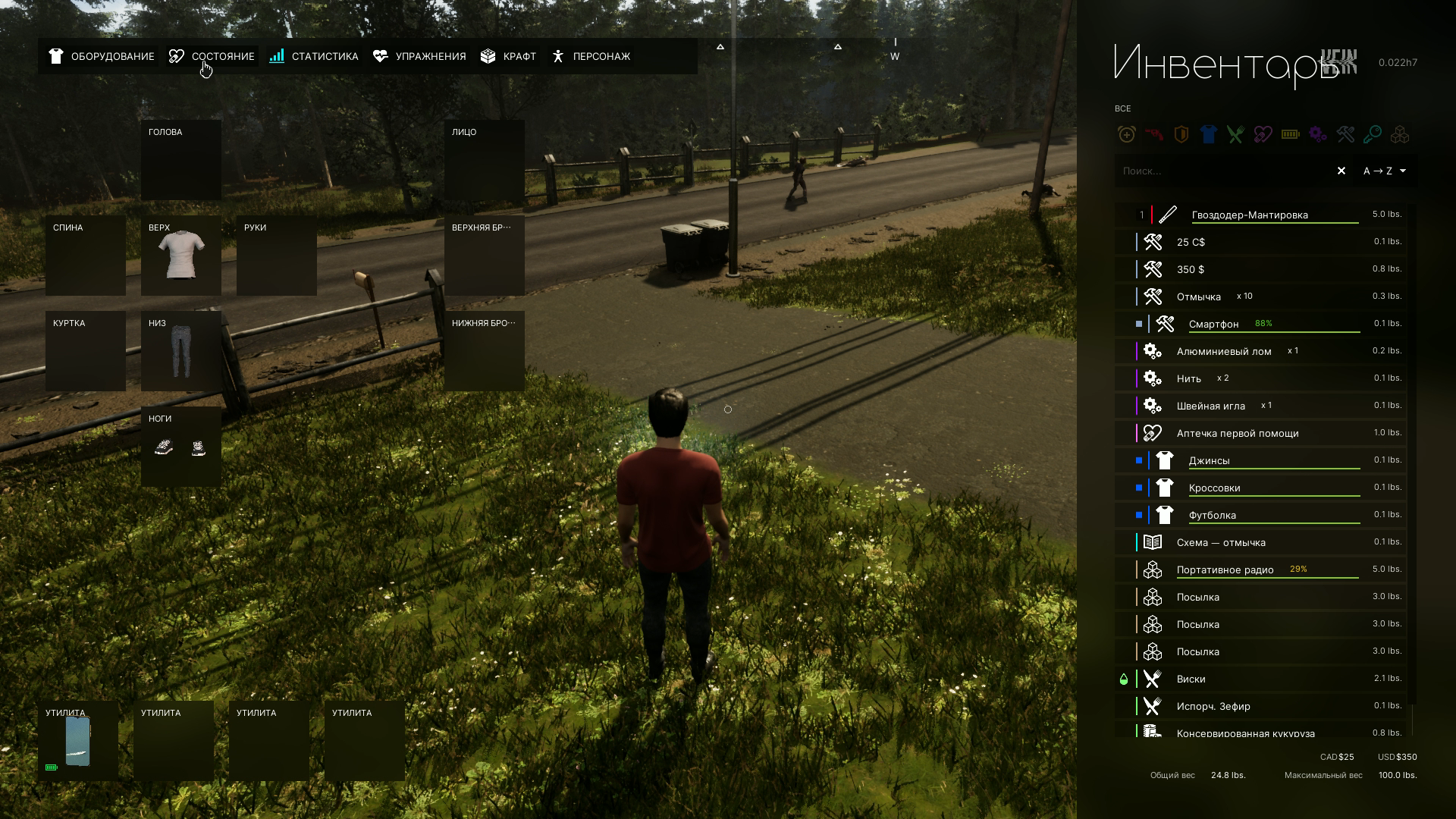
Task: Select the sneakers in Ноги slot
Action: coord(181,447)
